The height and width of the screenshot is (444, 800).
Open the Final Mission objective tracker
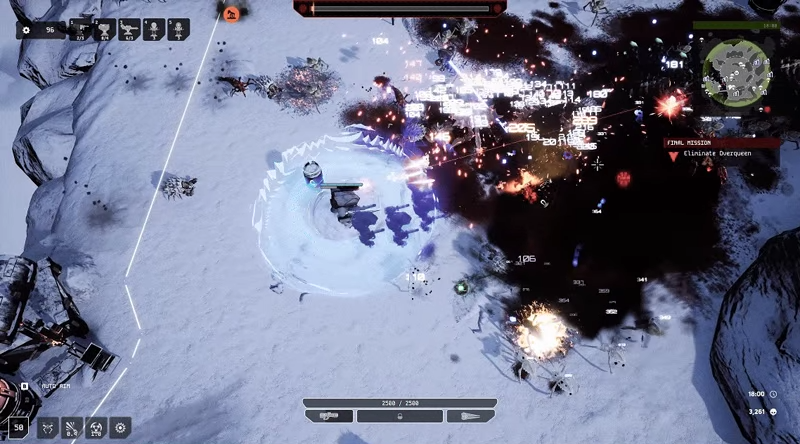[x=724, y=148]
